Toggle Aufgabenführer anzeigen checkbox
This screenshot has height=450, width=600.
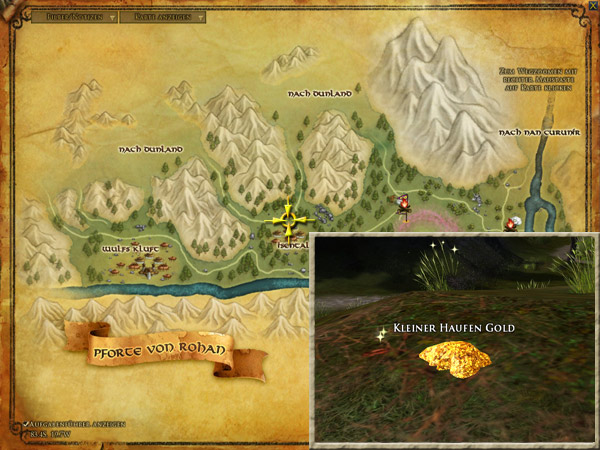pos(25,424)
